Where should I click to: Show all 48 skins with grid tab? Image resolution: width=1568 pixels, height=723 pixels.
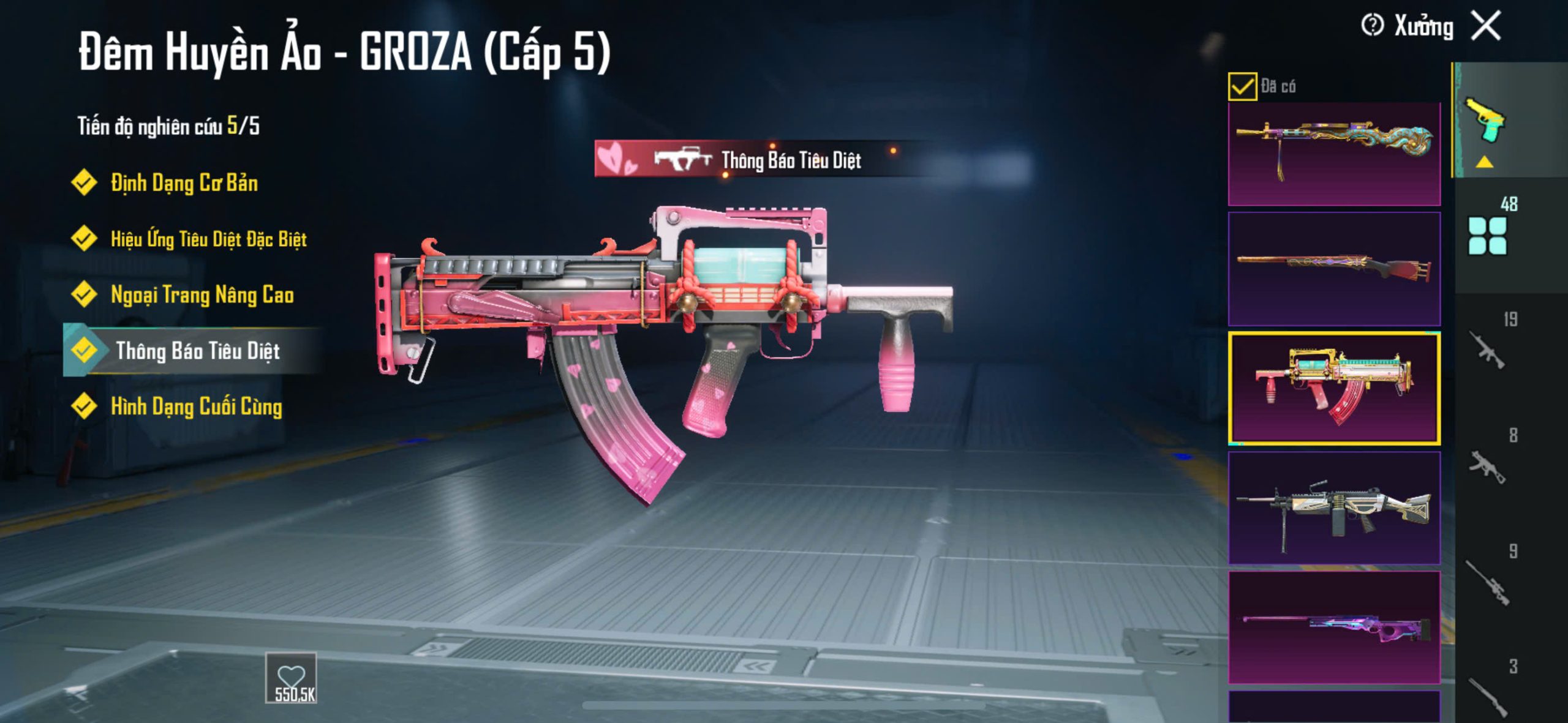pos(1488,233)
